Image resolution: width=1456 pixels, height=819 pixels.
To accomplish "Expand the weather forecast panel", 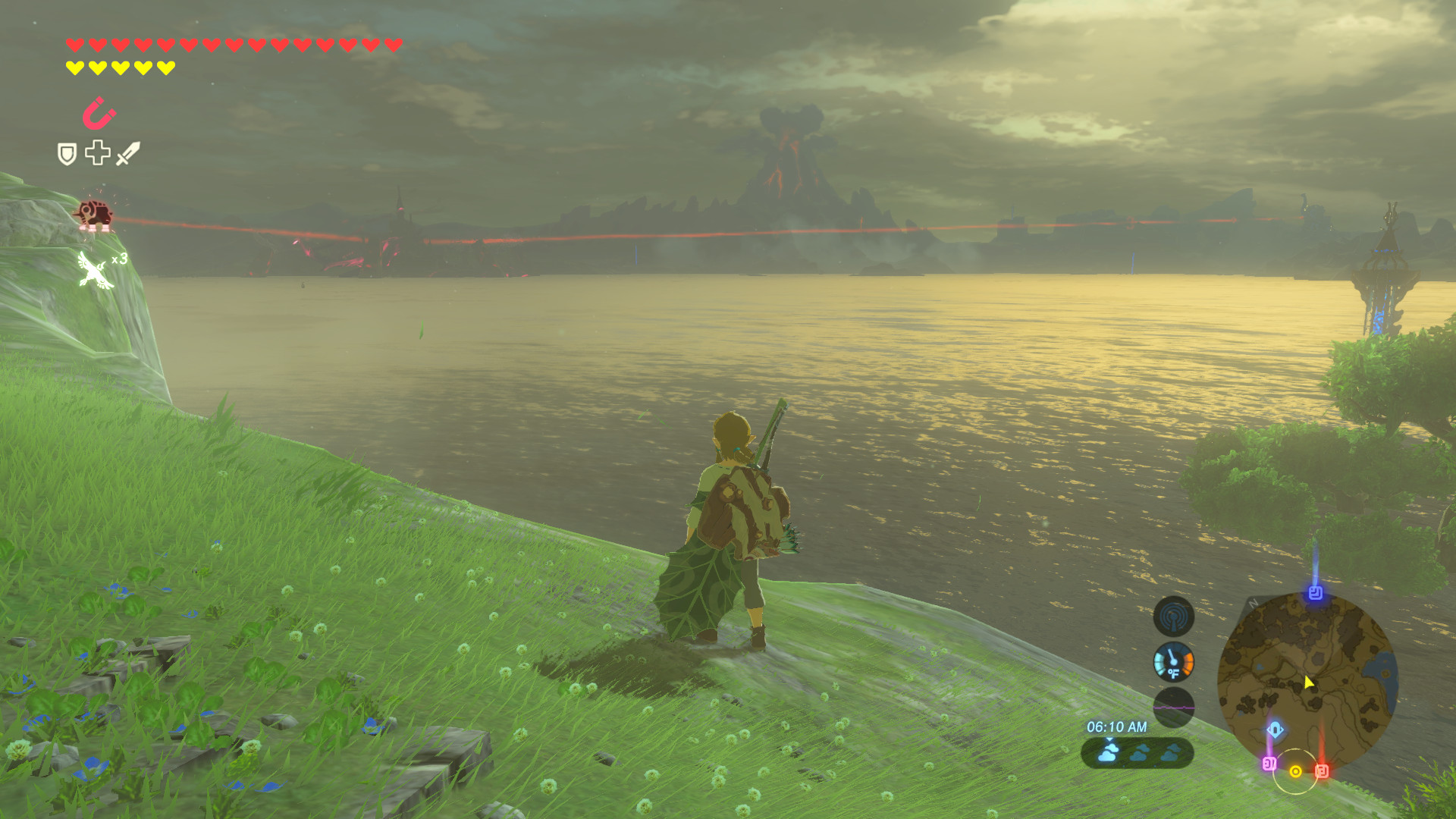I will pos(1136,752).
